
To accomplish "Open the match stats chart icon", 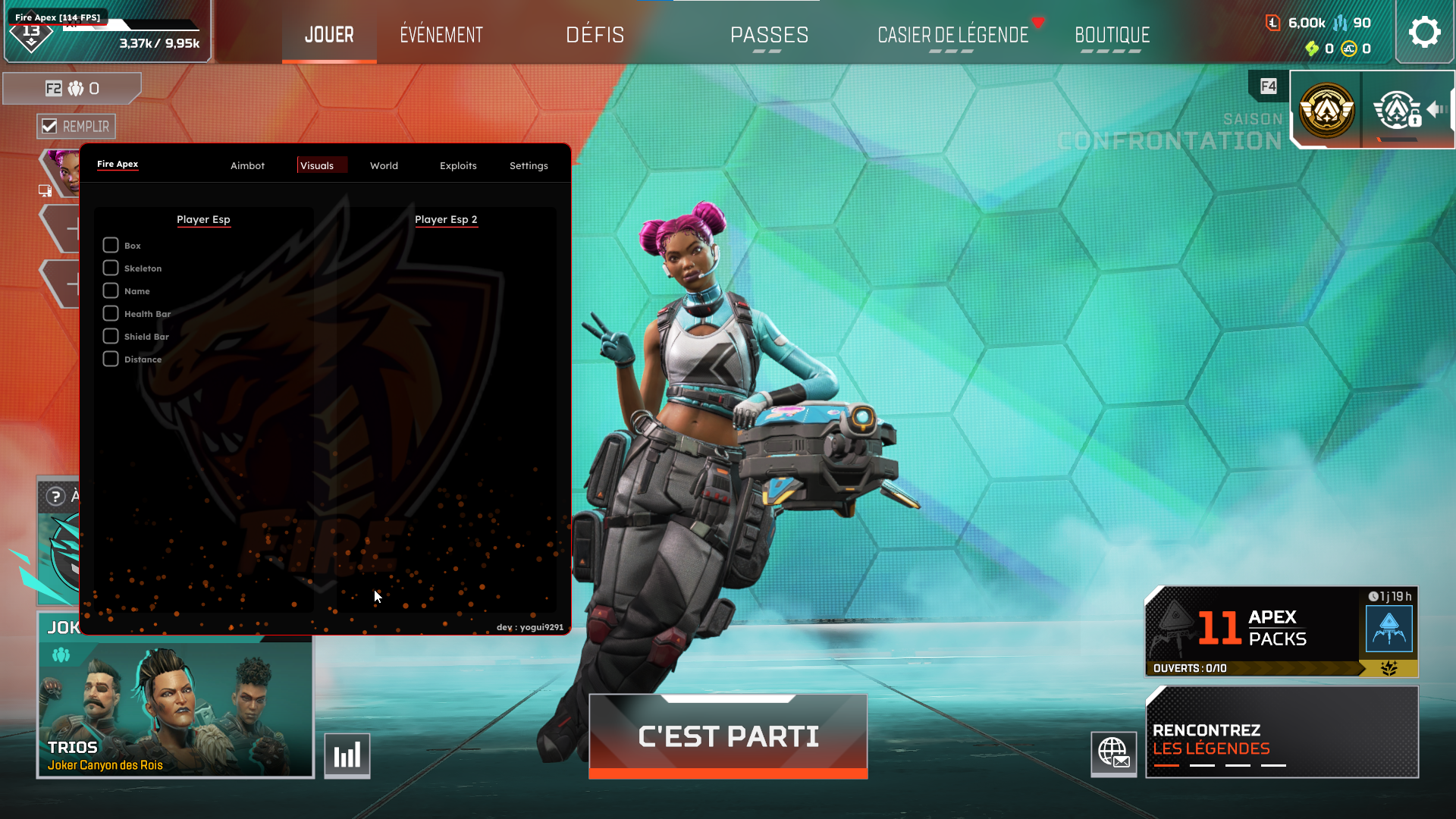I will click(x=347, y=755).
